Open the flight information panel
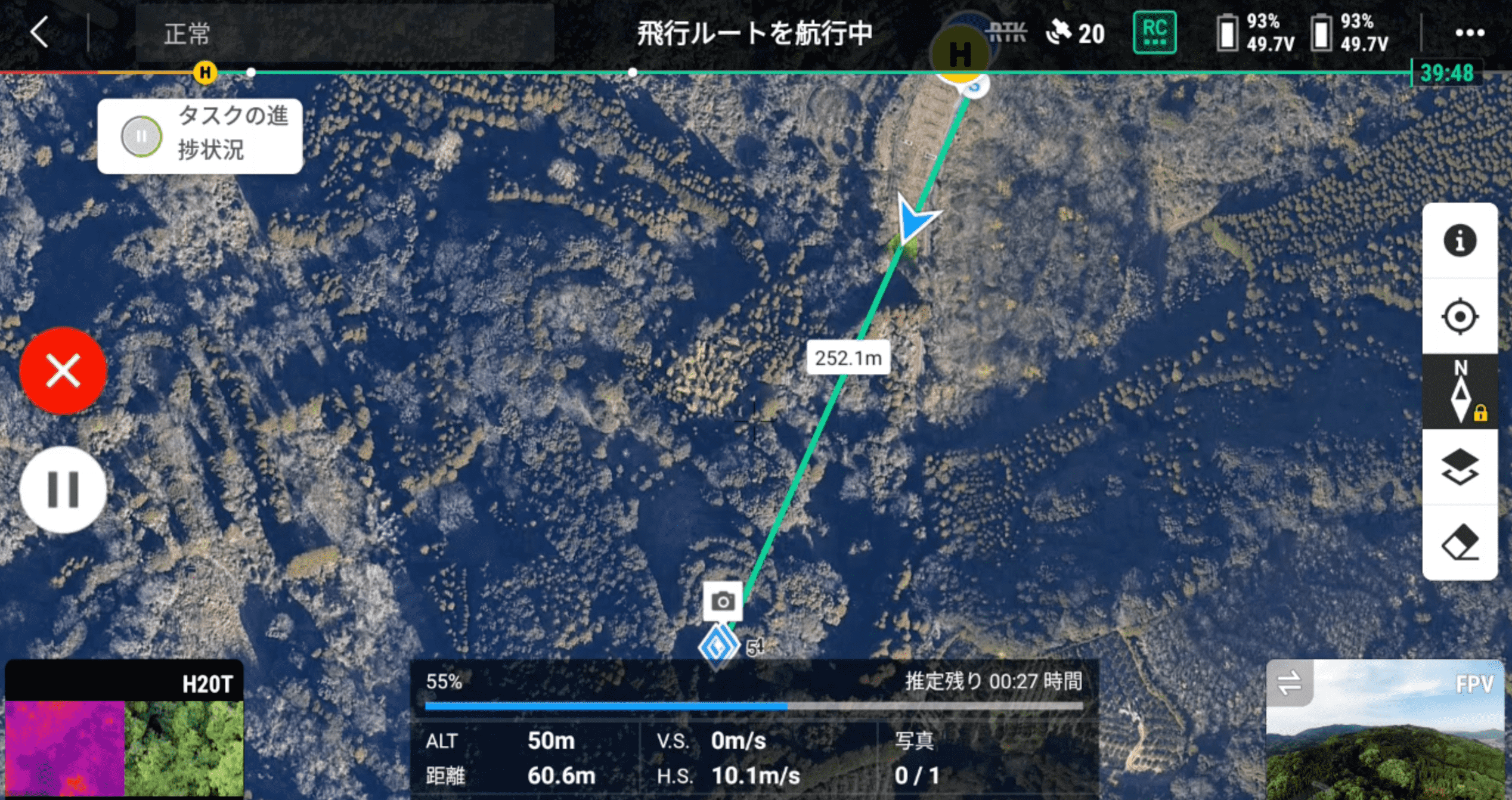The width and height of the screenshot is (1512, 800). click(x=1460, y=240)
